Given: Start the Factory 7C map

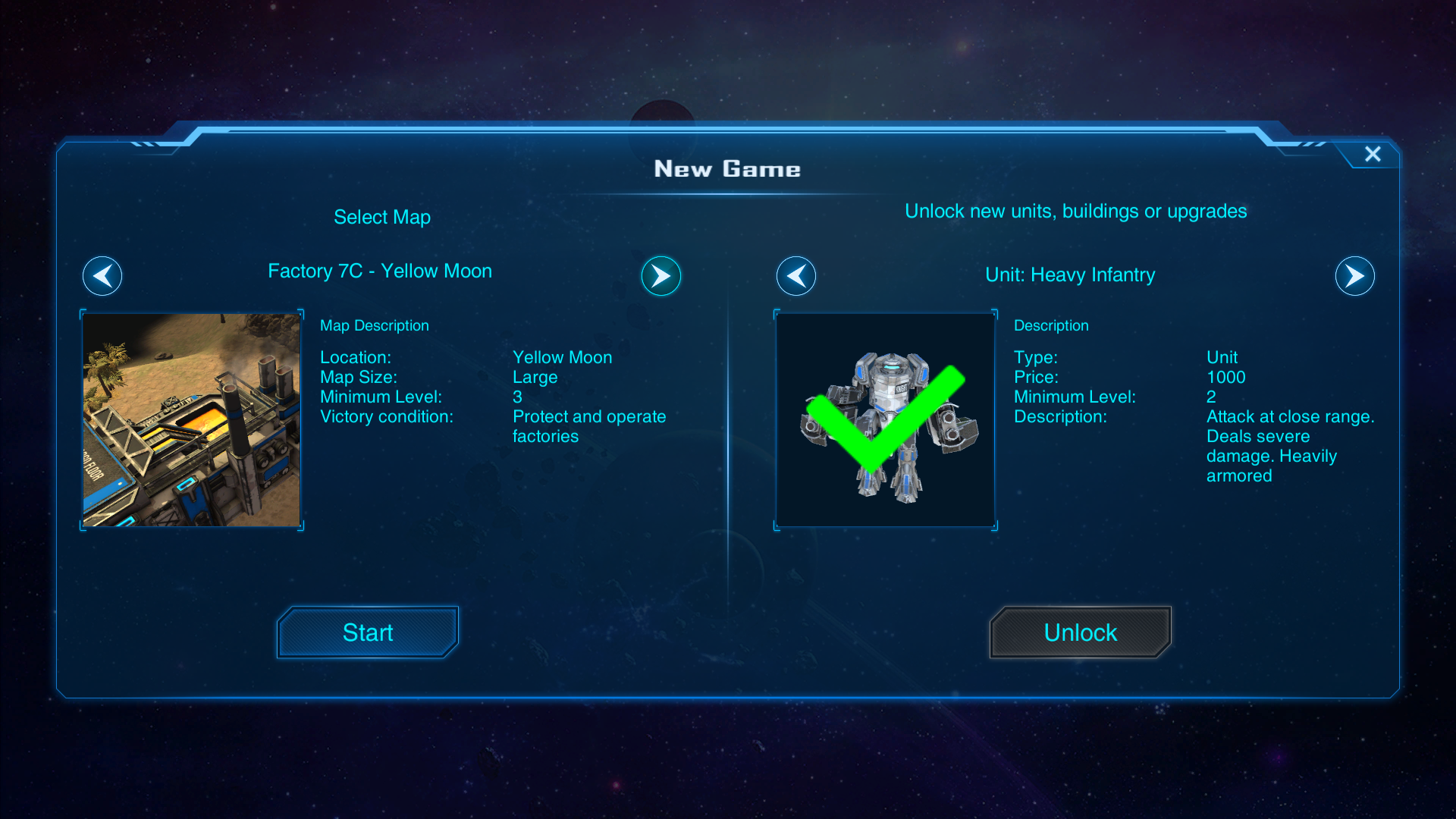Looking at the screenshot, I should 368,632.
